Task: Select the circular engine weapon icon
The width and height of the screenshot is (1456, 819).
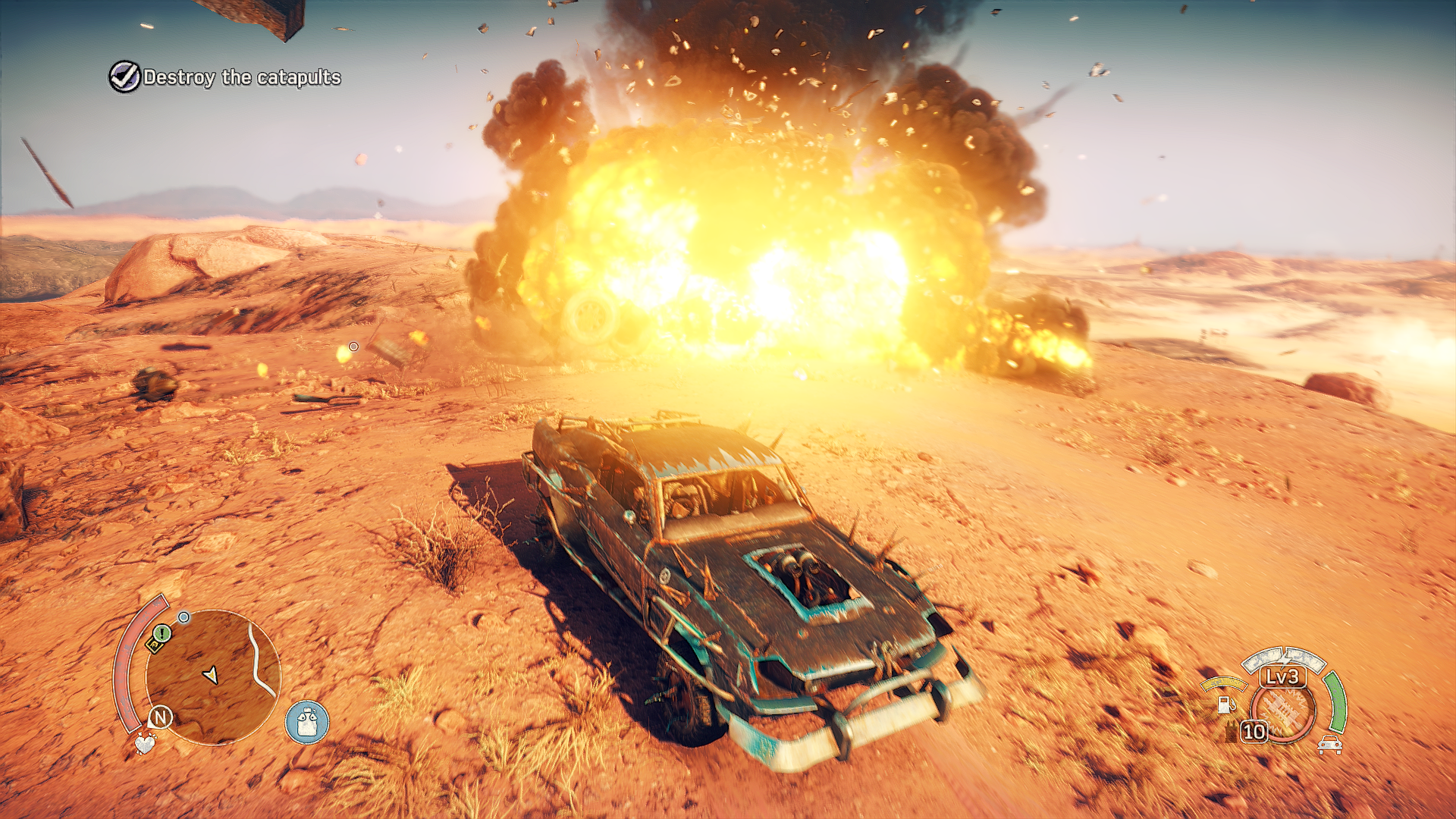Action: [x=1283, y=712]
